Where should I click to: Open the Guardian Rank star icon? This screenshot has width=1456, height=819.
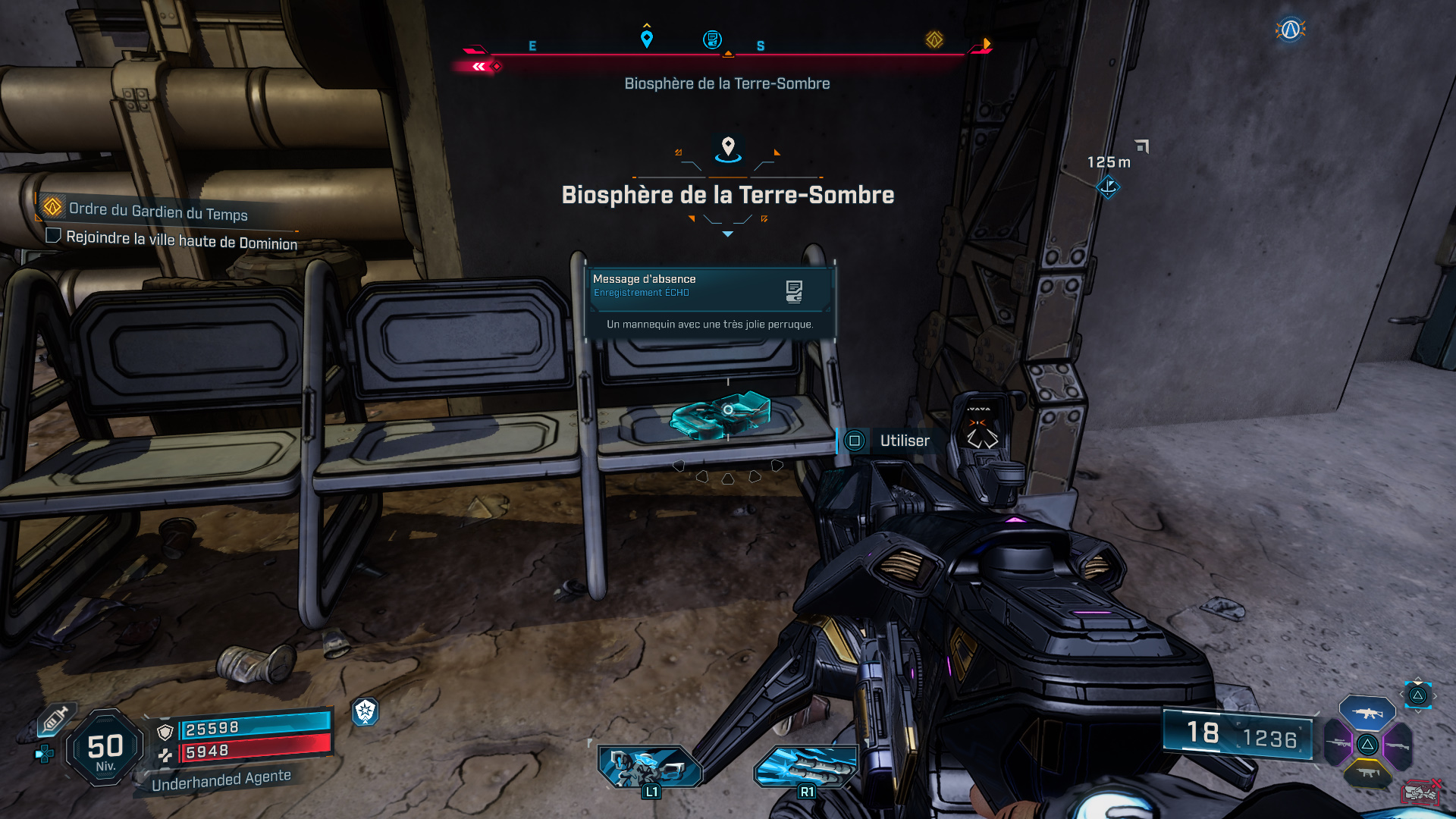[x=366, y=711]
